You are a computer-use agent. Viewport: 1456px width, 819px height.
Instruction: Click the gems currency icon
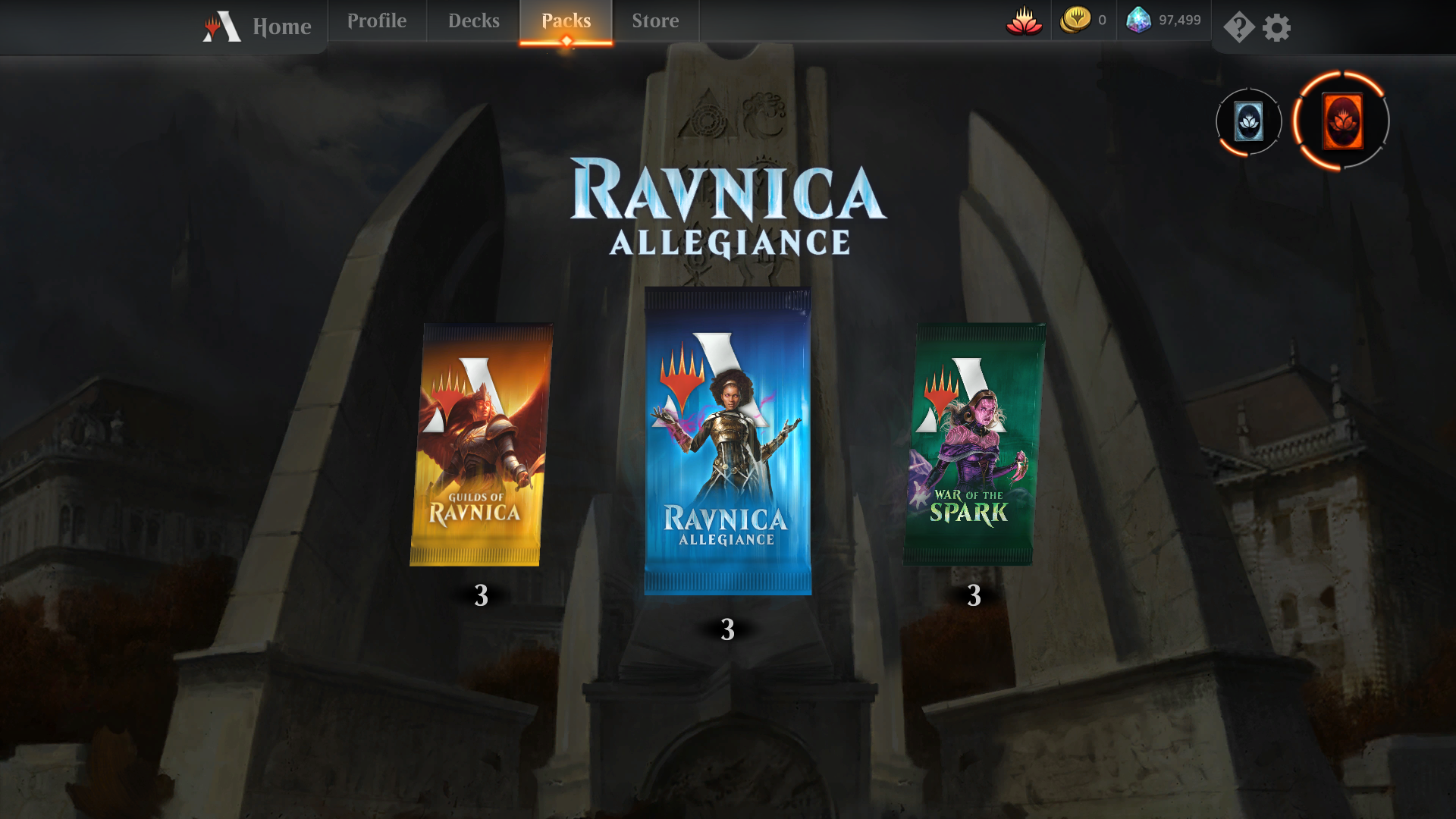click(1138, 20)
